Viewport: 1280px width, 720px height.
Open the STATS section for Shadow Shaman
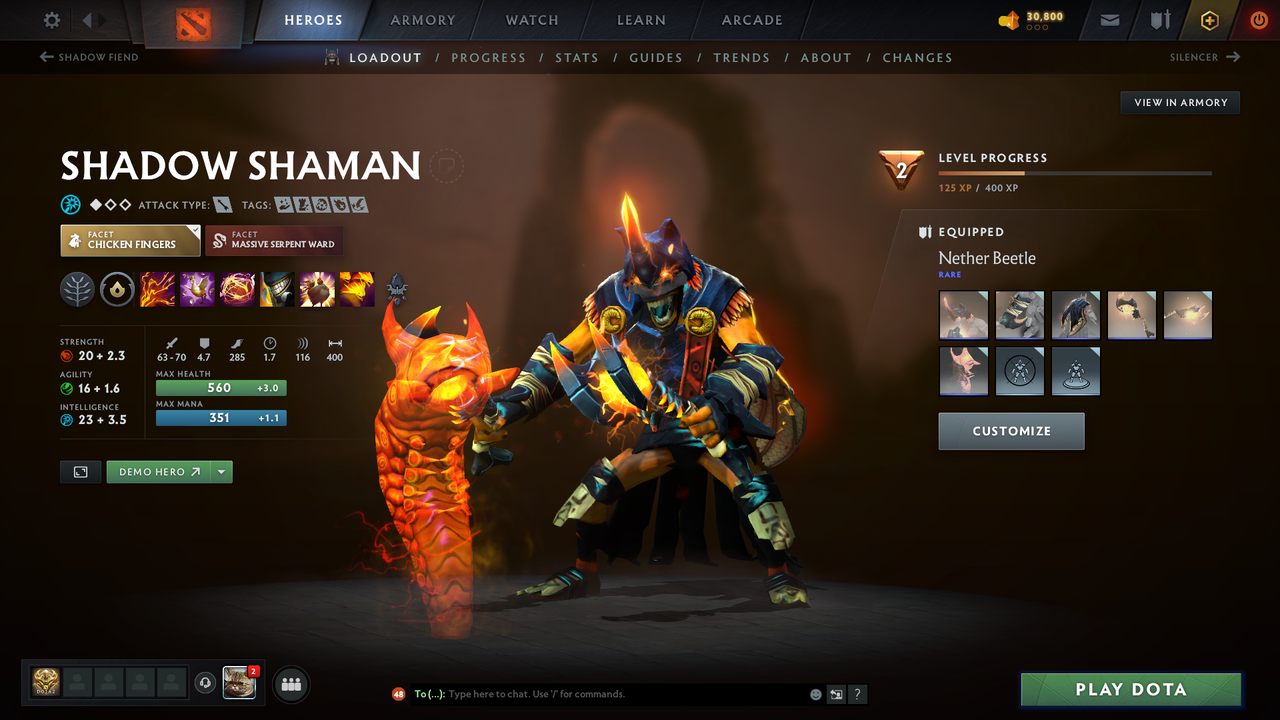577,57
